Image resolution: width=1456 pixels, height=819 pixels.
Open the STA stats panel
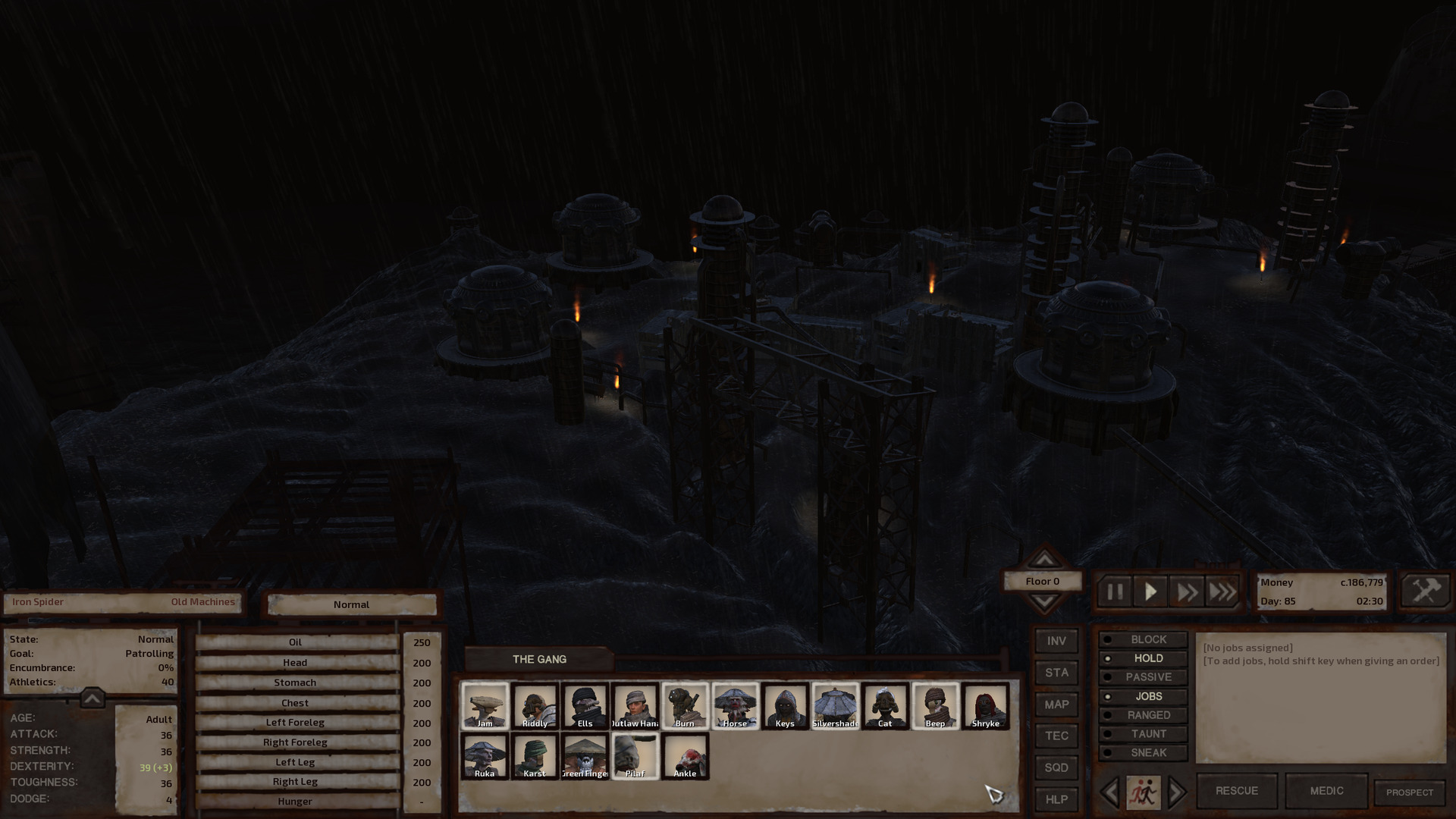pos(1056,673)
